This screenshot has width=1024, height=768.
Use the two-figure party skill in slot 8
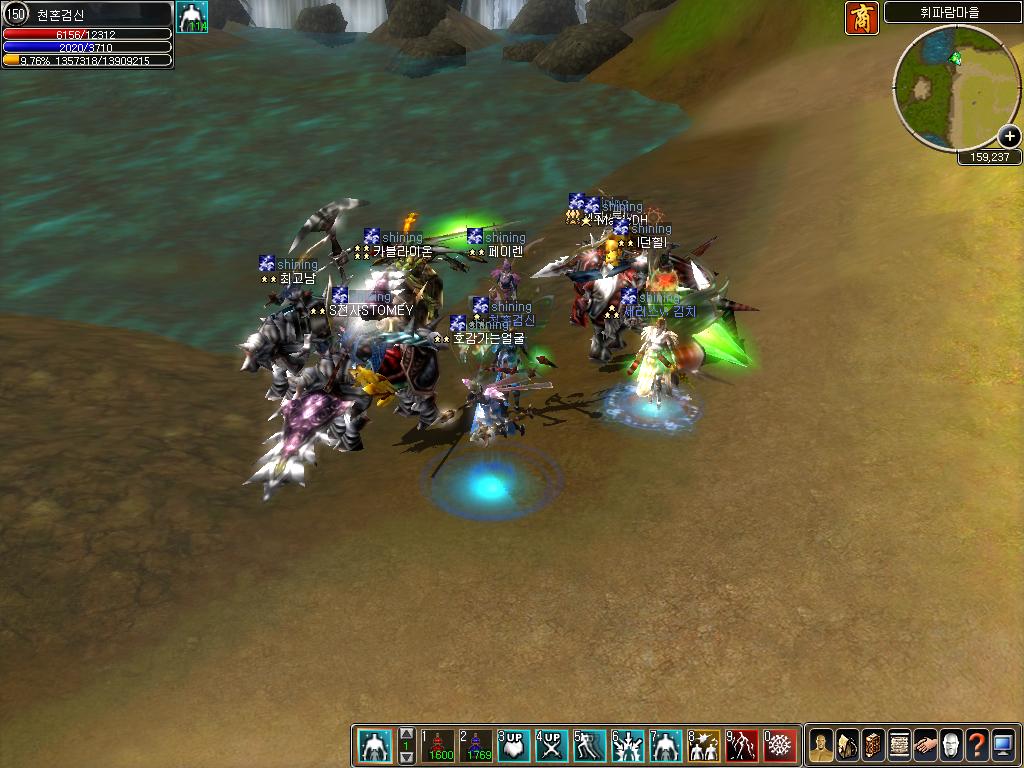(x=703, y=746)
